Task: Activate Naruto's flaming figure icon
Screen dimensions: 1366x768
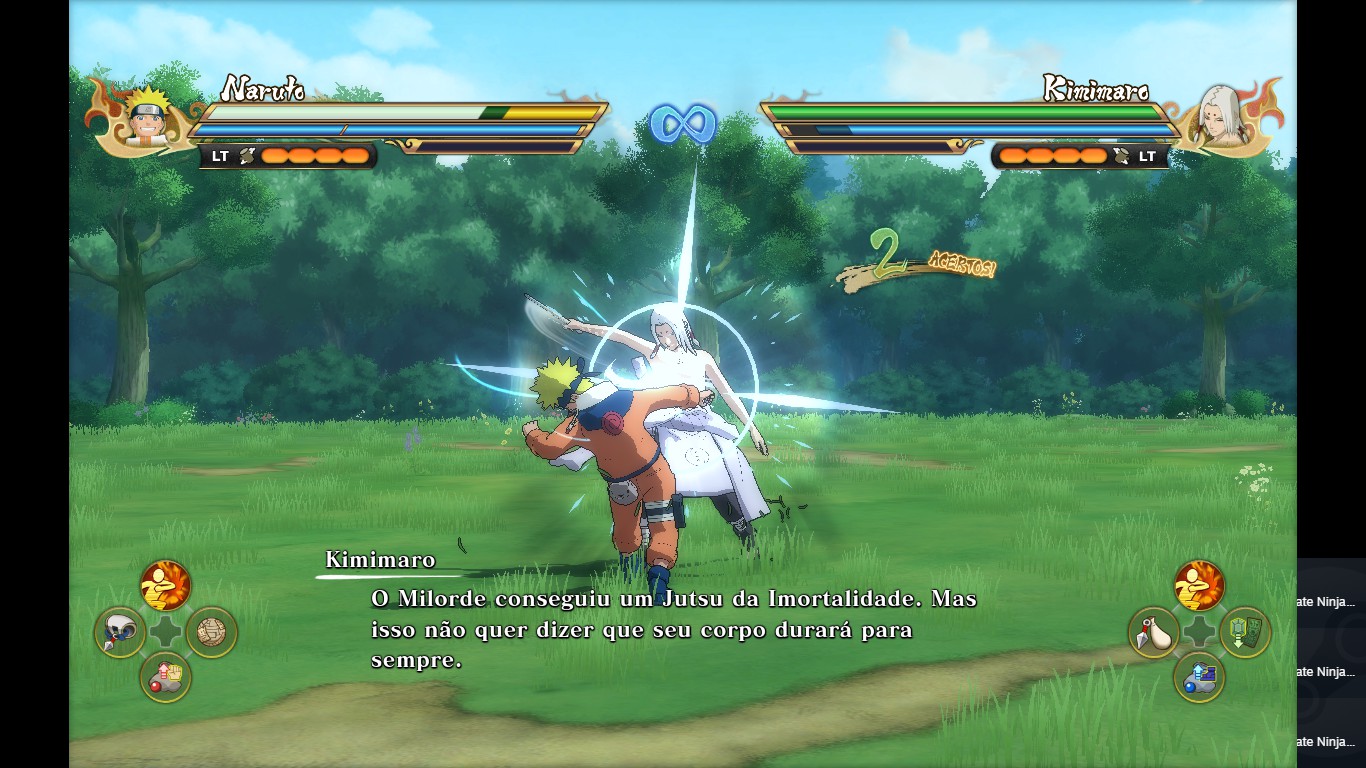Action: point(165,585)
